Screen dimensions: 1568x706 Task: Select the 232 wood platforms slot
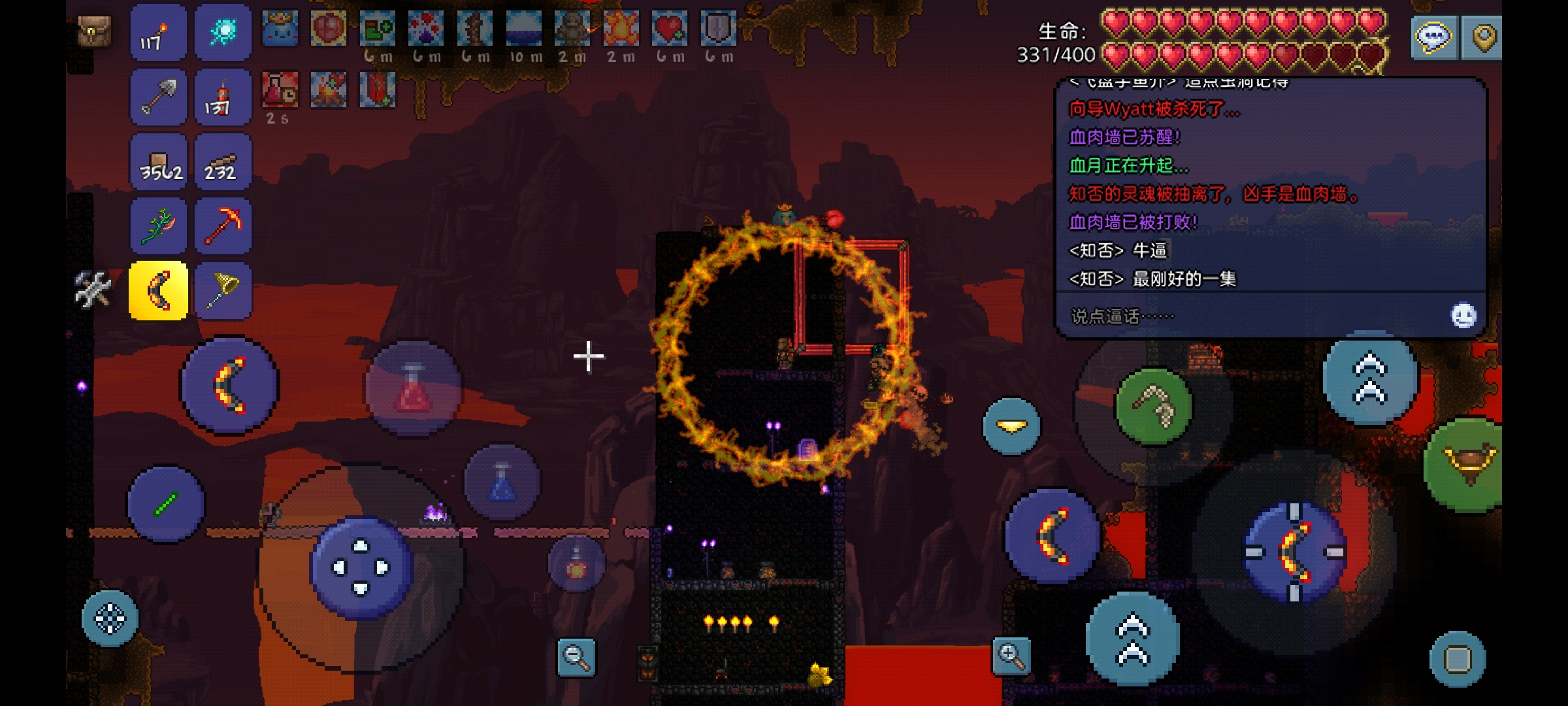click(x=223, y=162)
